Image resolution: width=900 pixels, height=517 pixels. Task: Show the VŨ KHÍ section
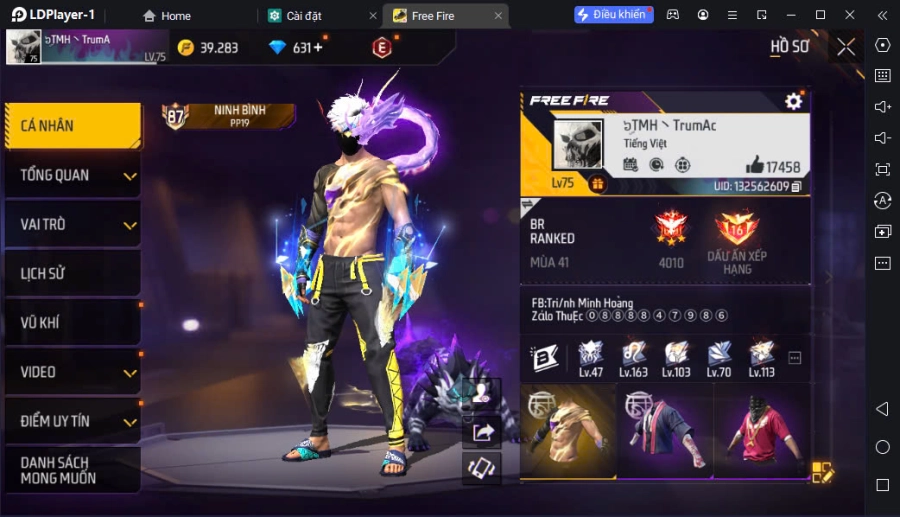click(70, 322)
